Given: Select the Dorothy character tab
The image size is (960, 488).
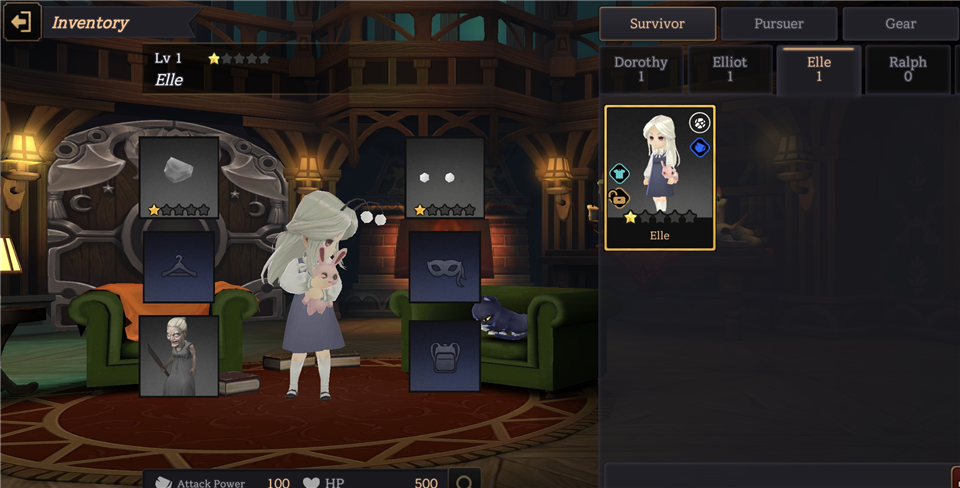Looking at the screenshot, I should 641,69.
